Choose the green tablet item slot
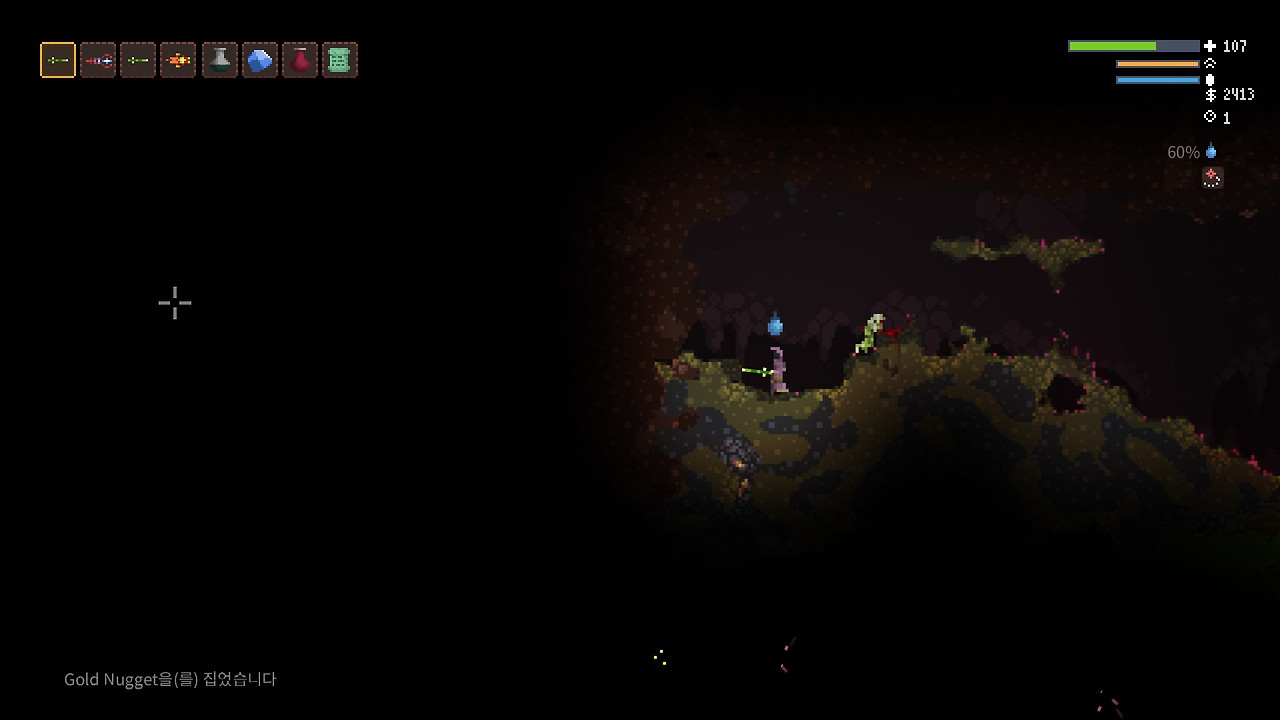 tap(339, 60)
